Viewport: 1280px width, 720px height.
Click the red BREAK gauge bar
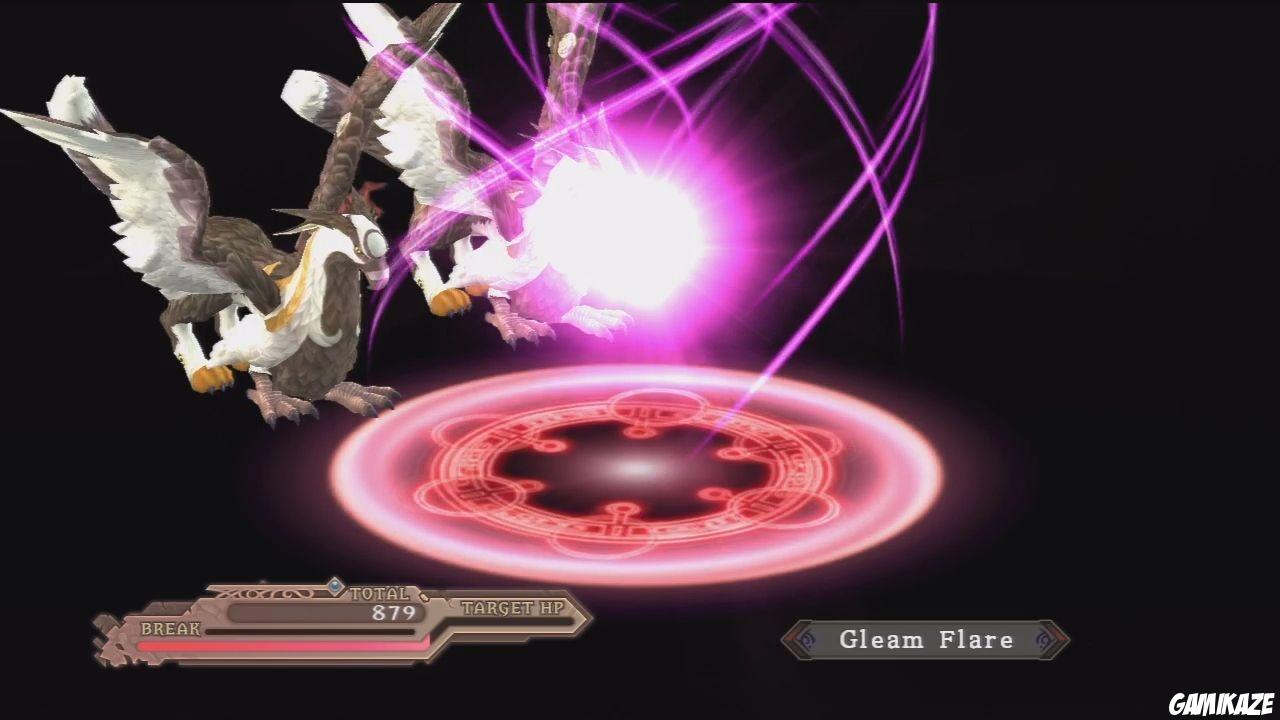point(283,645)
